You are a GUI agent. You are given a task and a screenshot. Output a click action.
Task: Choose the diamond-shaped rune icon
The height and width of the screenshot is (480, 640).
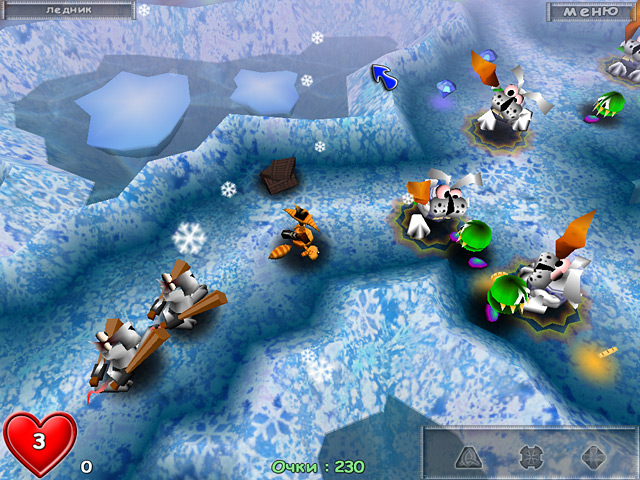593,457
